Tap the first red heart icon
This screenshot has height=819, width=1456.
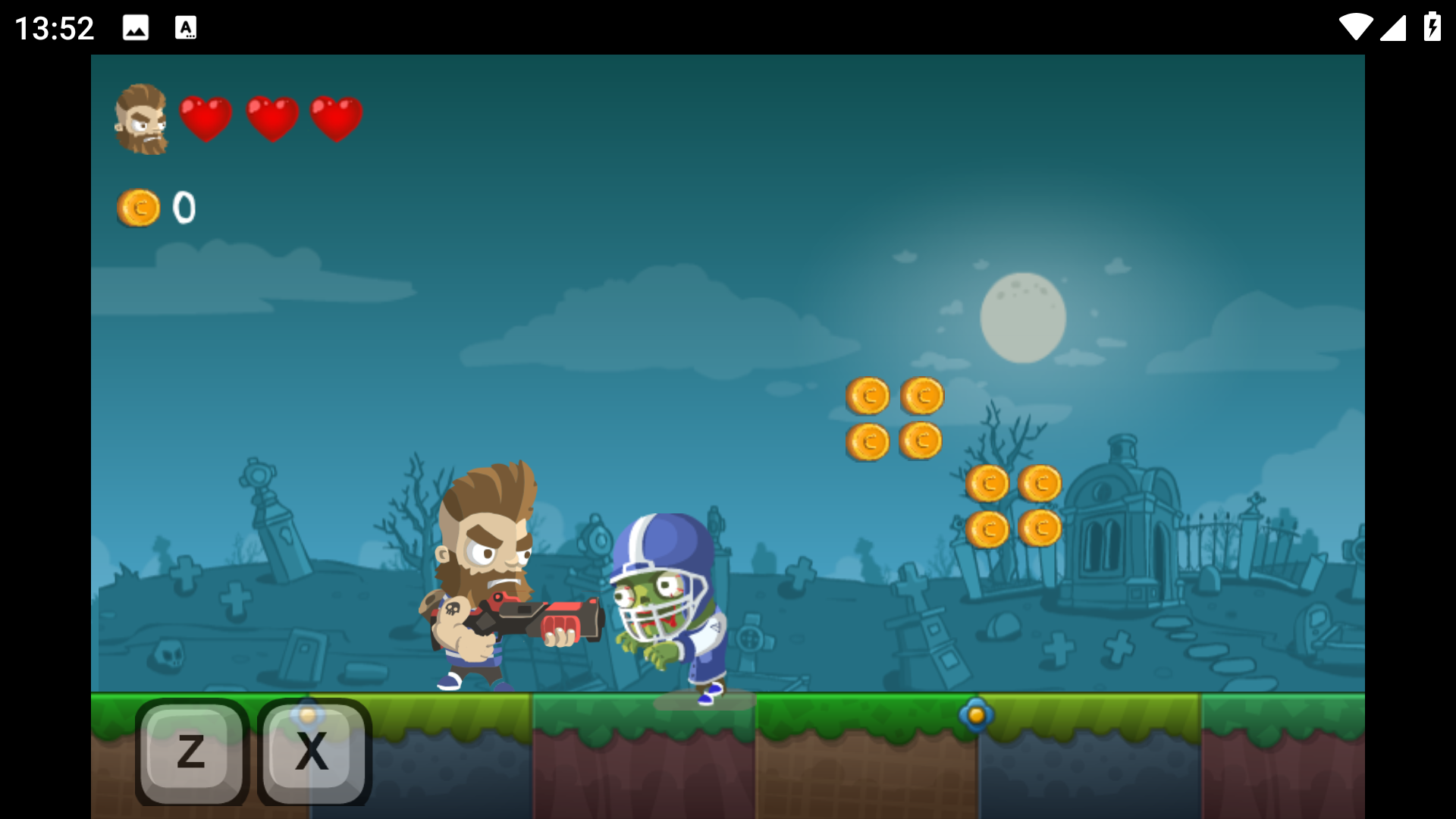click(x=205, y=116)
